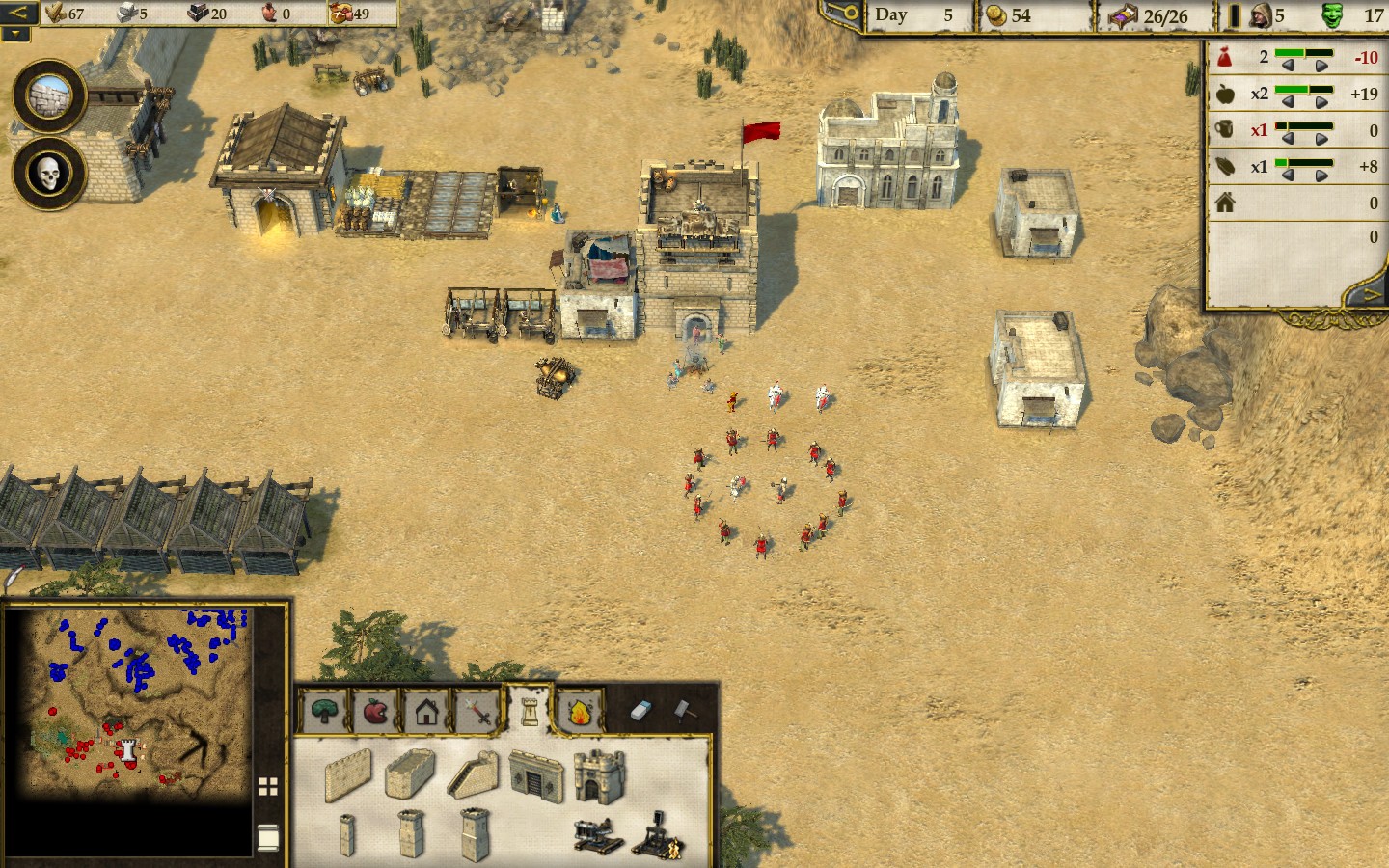This screenshot has height=868, width=1389.
Task: Toggle the four-squares button near the minimap
Action: 268,787
